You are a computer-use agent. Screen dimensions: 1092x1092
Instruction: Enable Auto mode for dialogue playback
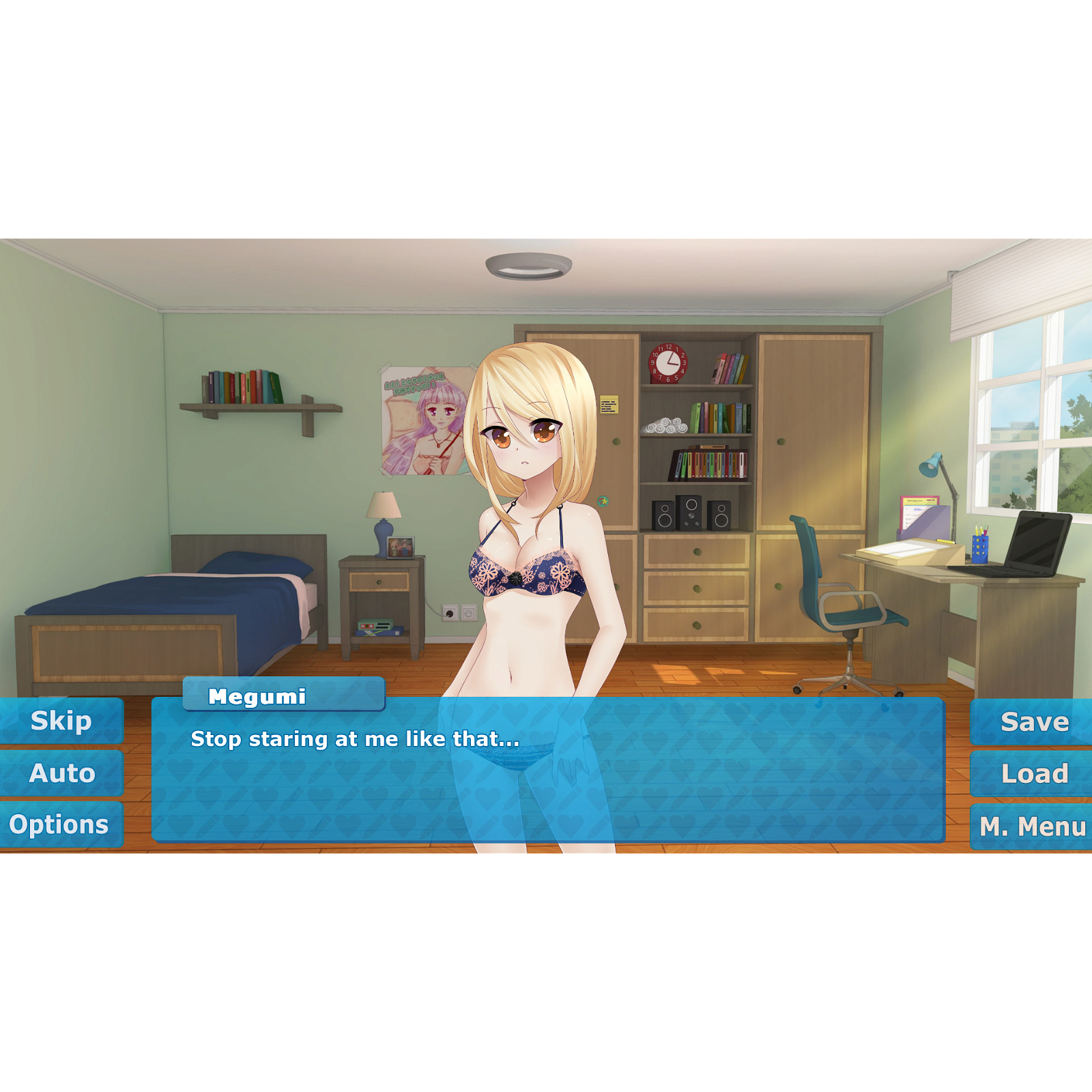(x=61, y=773)
